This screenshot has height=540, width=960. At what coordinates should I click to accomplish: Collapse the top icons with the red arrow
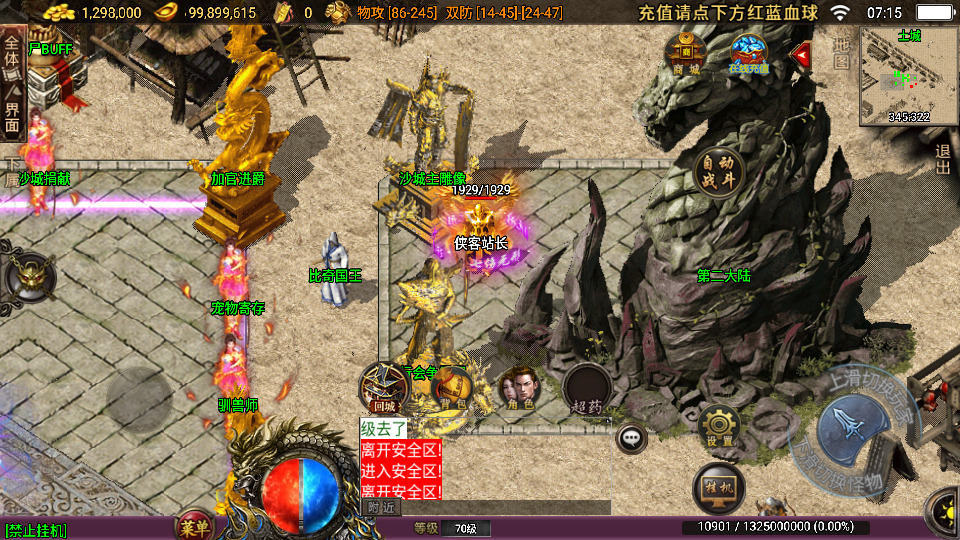click(800, 54)
